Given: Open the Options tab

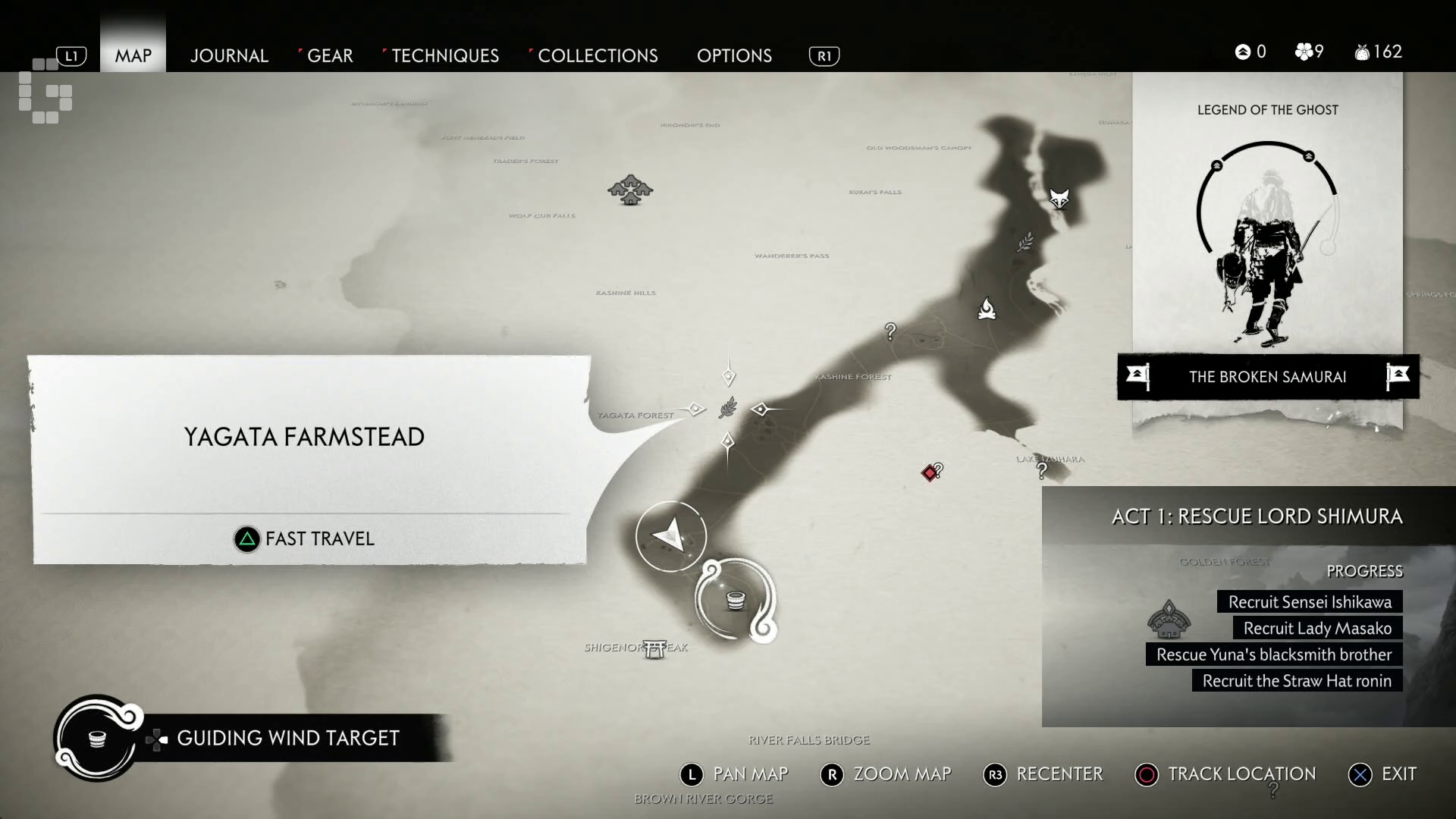Looking at the screenshot, I should point(734,55).
